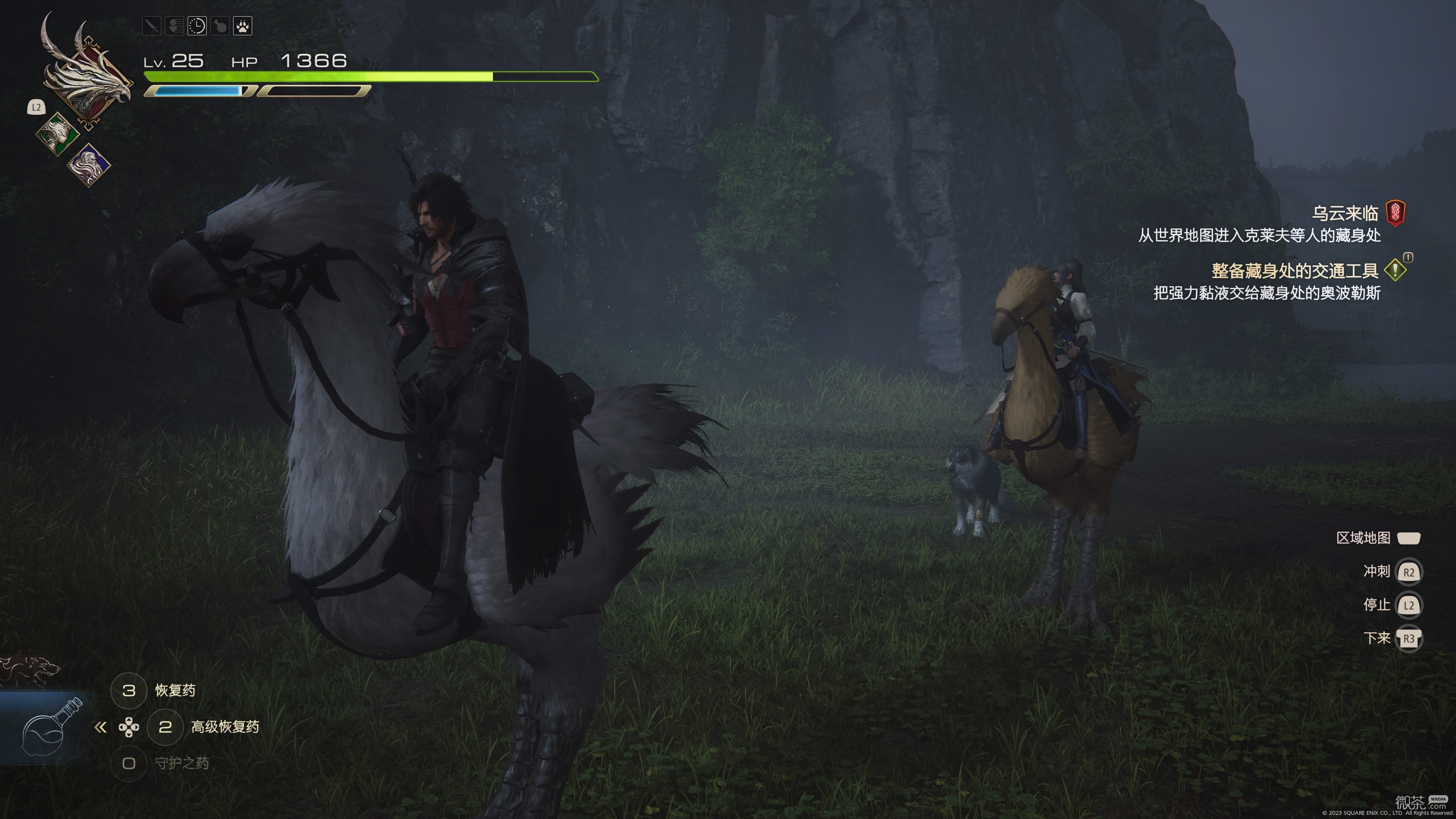Select the 守护之药 item shortcut
Image resolution: width=1456 pixels, height=819 pixels.
(x=182, y=764)
